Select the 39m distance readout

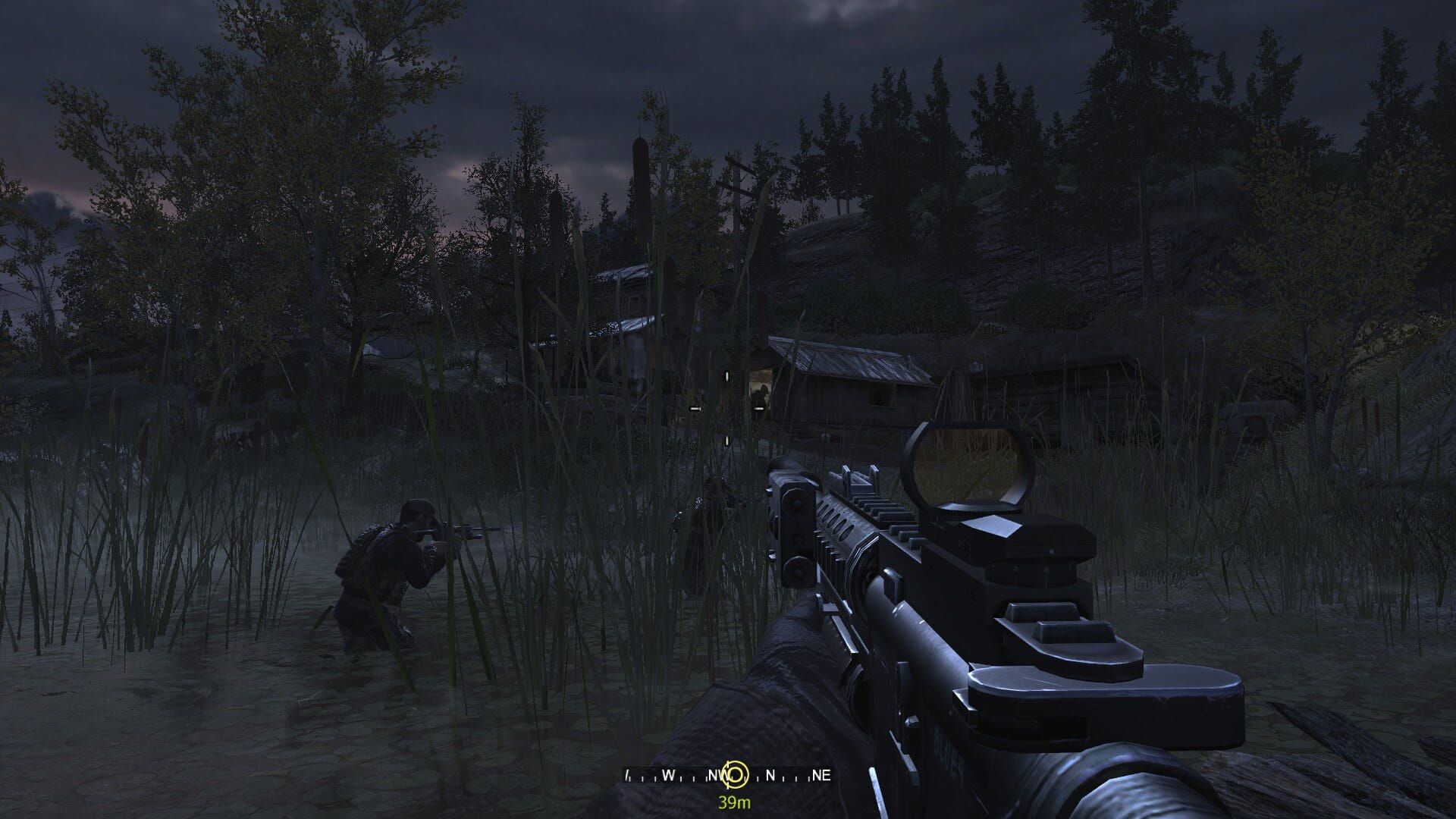click(x=734, y=802)
